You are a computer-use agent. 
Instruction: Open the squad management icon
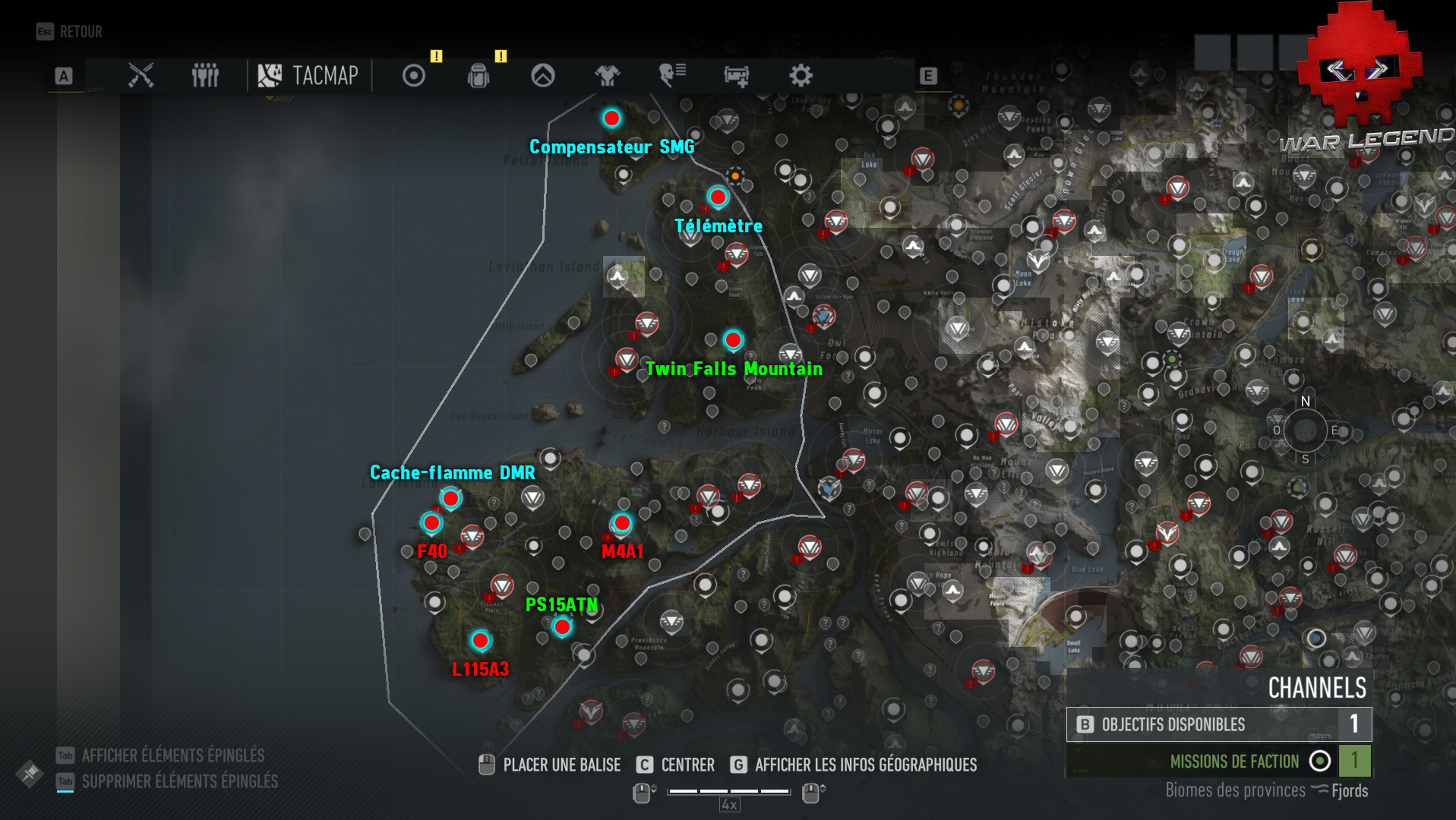click(204, 76)
